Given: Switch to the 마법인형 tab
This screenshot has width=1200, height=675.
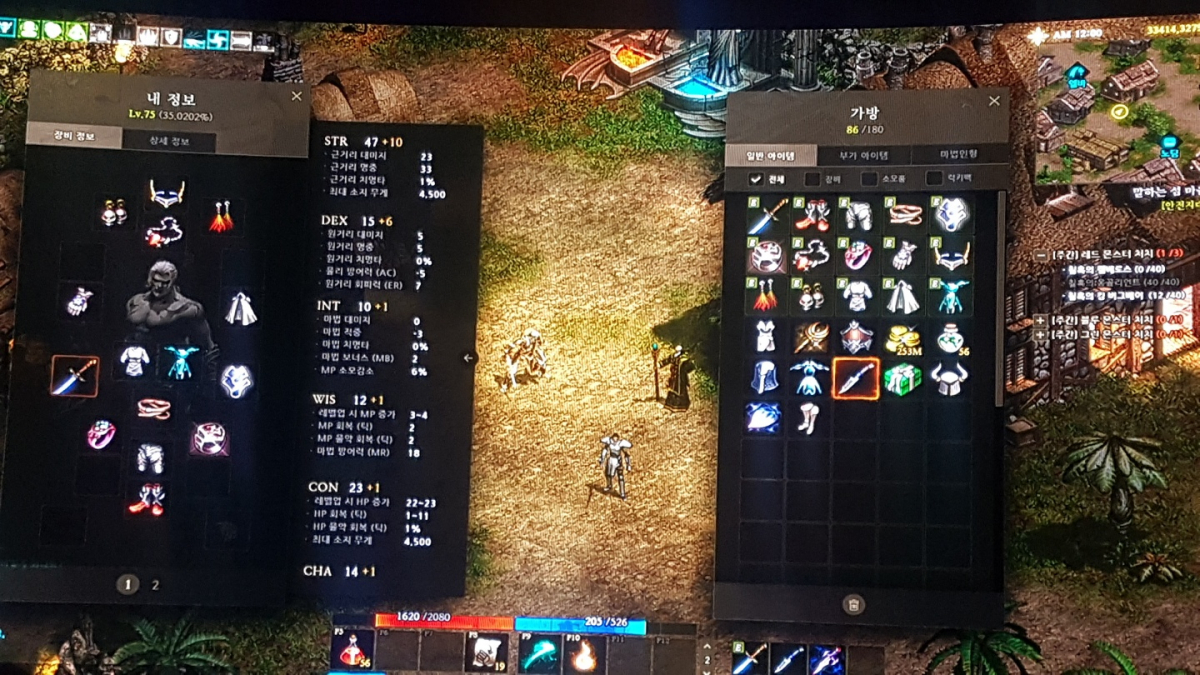Looking at the screenshot, I should [x=958, y=155].
